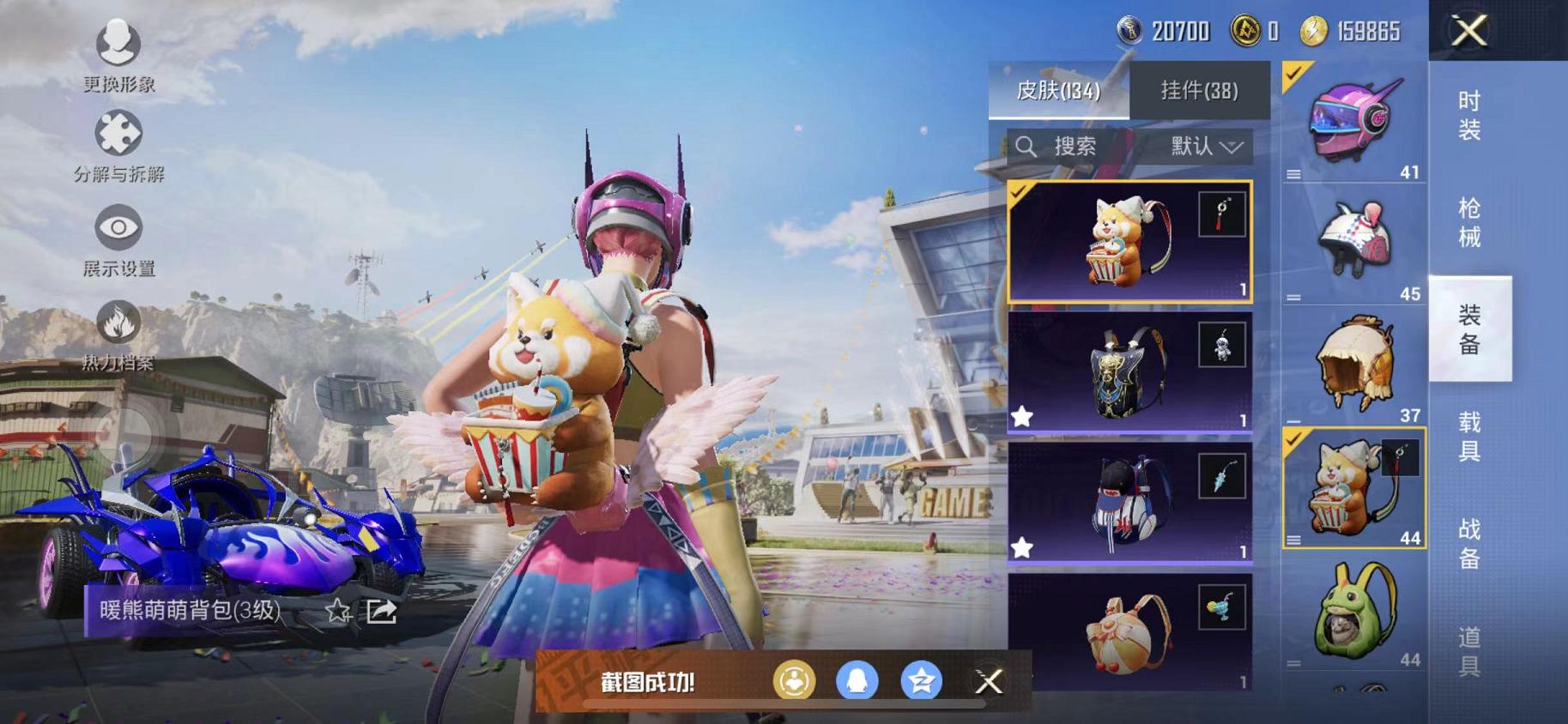Viewport: 1568px width, 724px height.
Task: Select the 分解与拆解 decompose tool
Action: point(119,135)
